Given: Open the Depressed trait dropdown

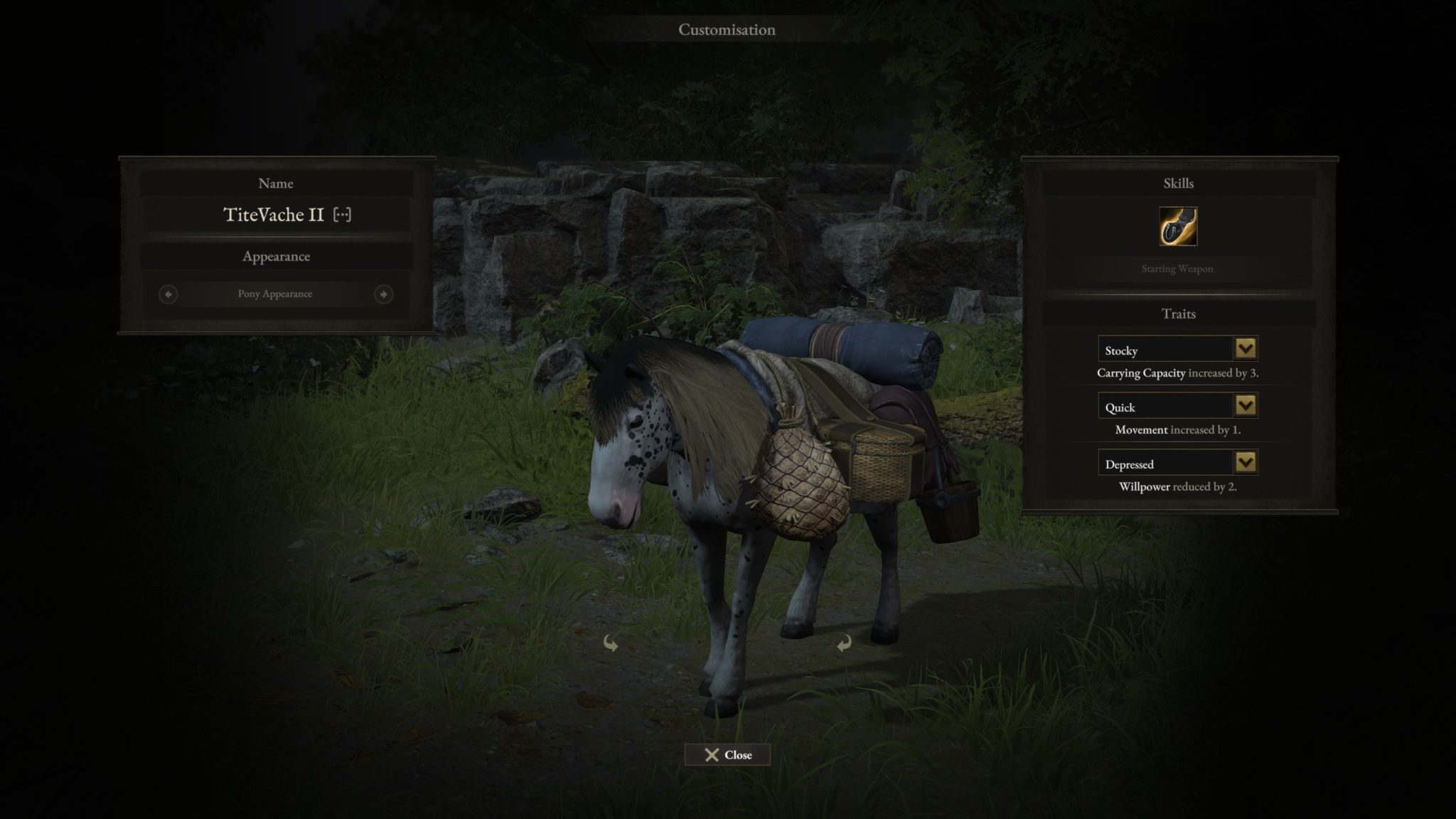Looking at the screenshot, I should [1245, 463].
